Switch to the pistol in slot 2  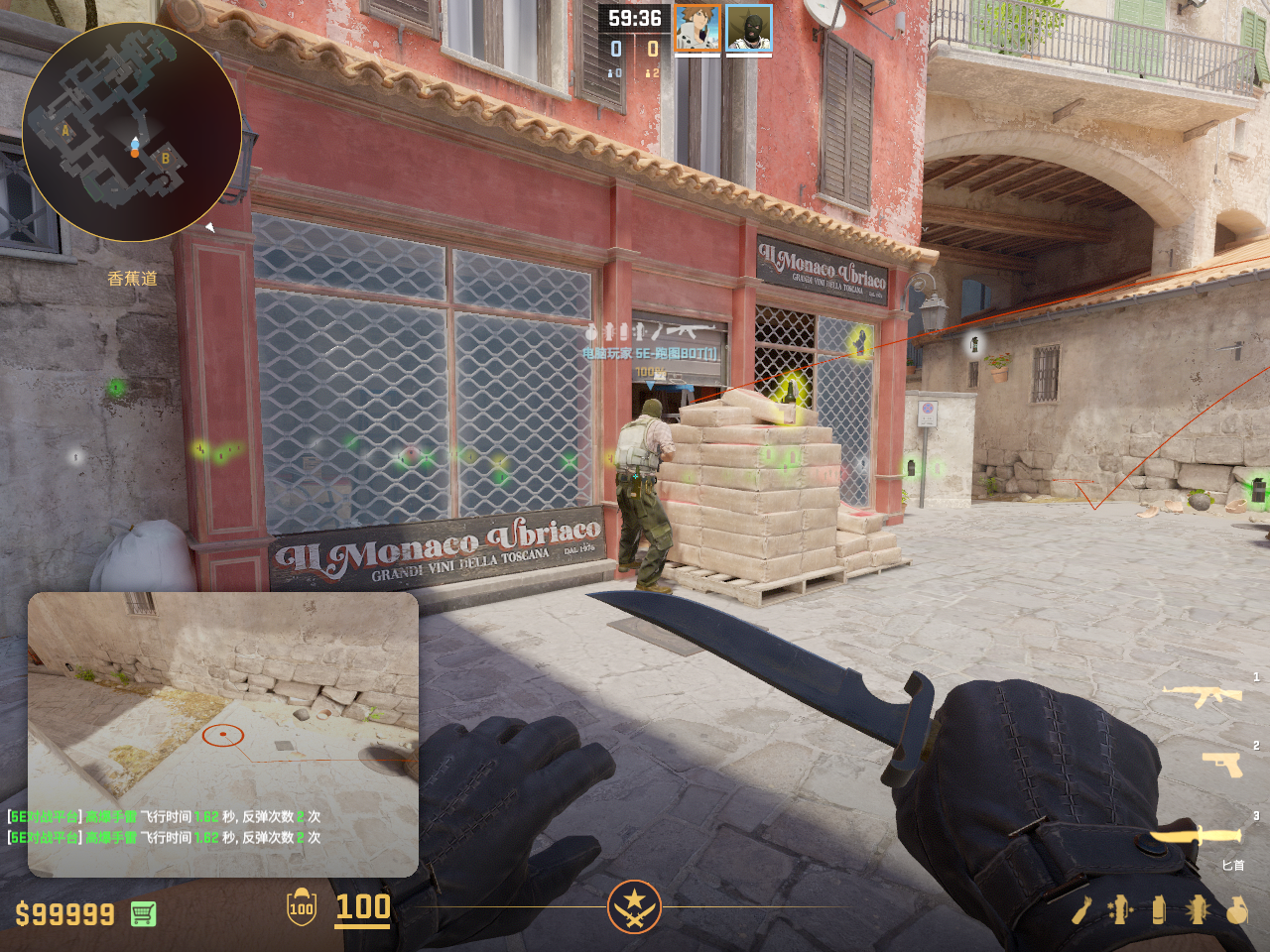click(x=1221, y=764)
